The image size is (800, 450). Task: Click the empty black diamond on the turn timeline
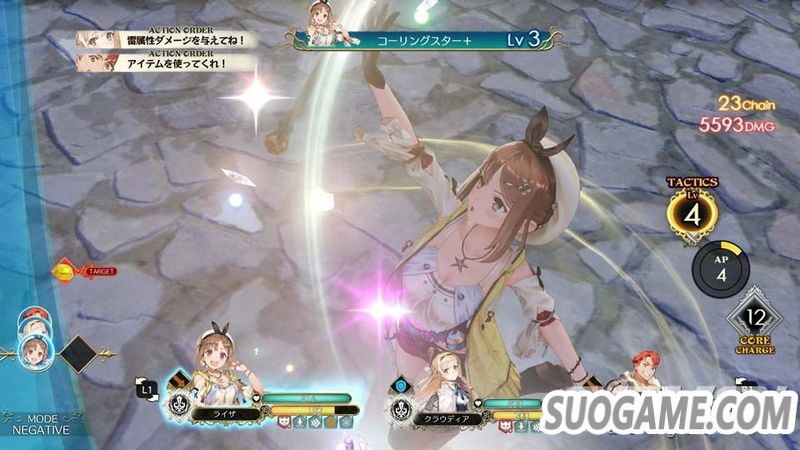tap(78, 353)
